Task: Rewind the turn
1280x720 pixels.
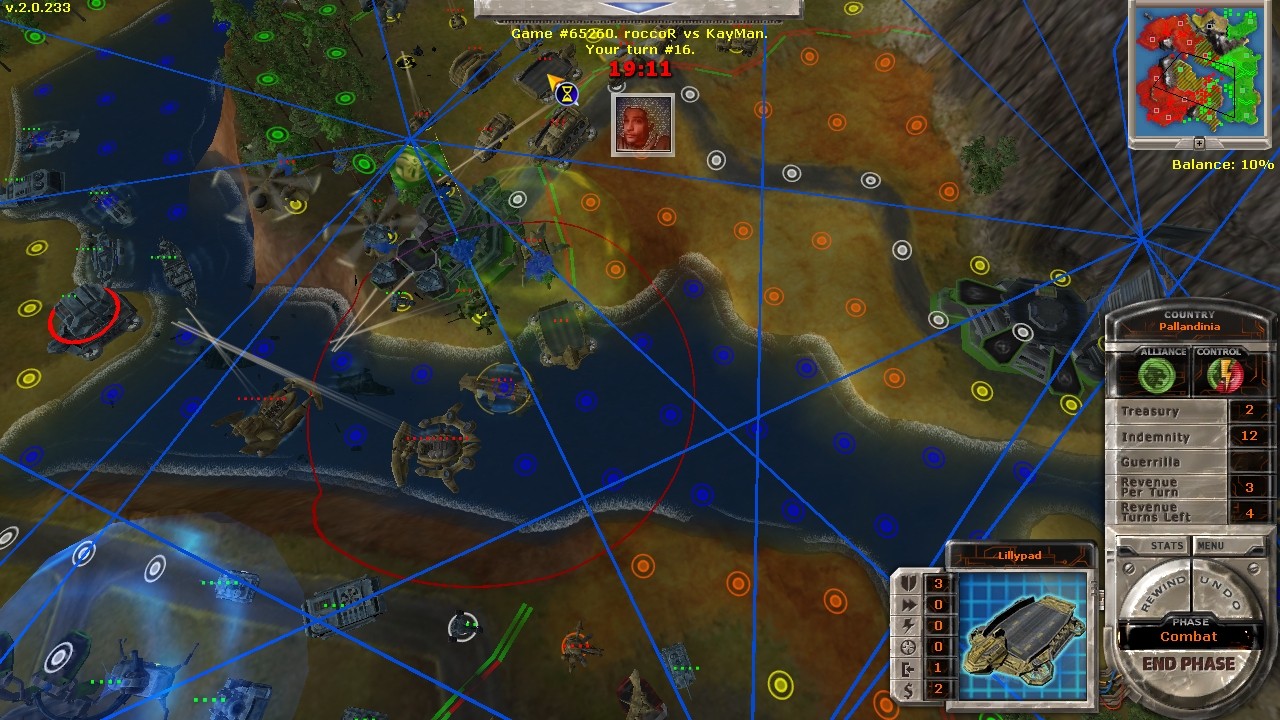Action: click(x=1160, y=592)
